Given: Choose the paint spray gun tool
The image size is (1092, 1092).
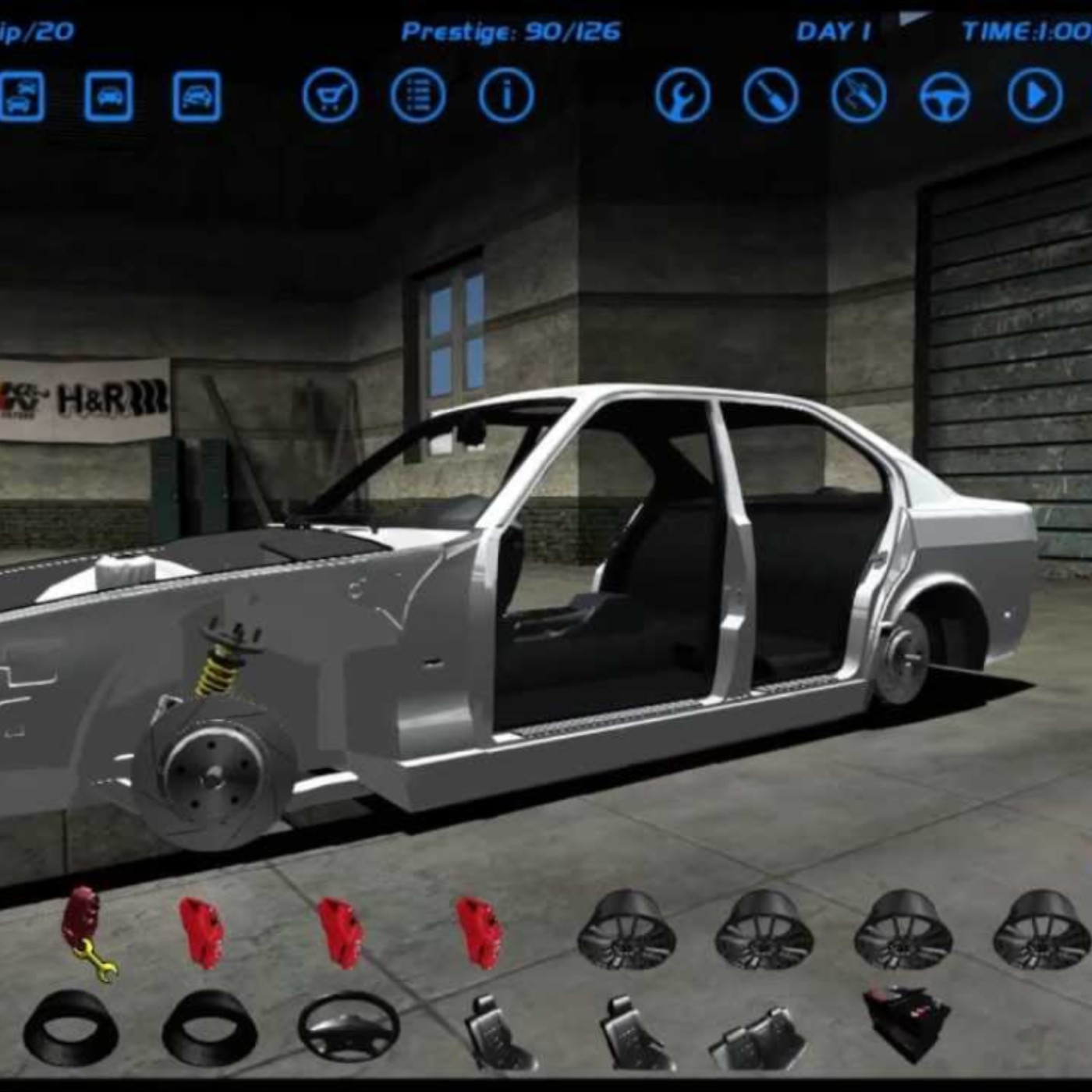Looking at the screenshot, I should coord(859,97).
